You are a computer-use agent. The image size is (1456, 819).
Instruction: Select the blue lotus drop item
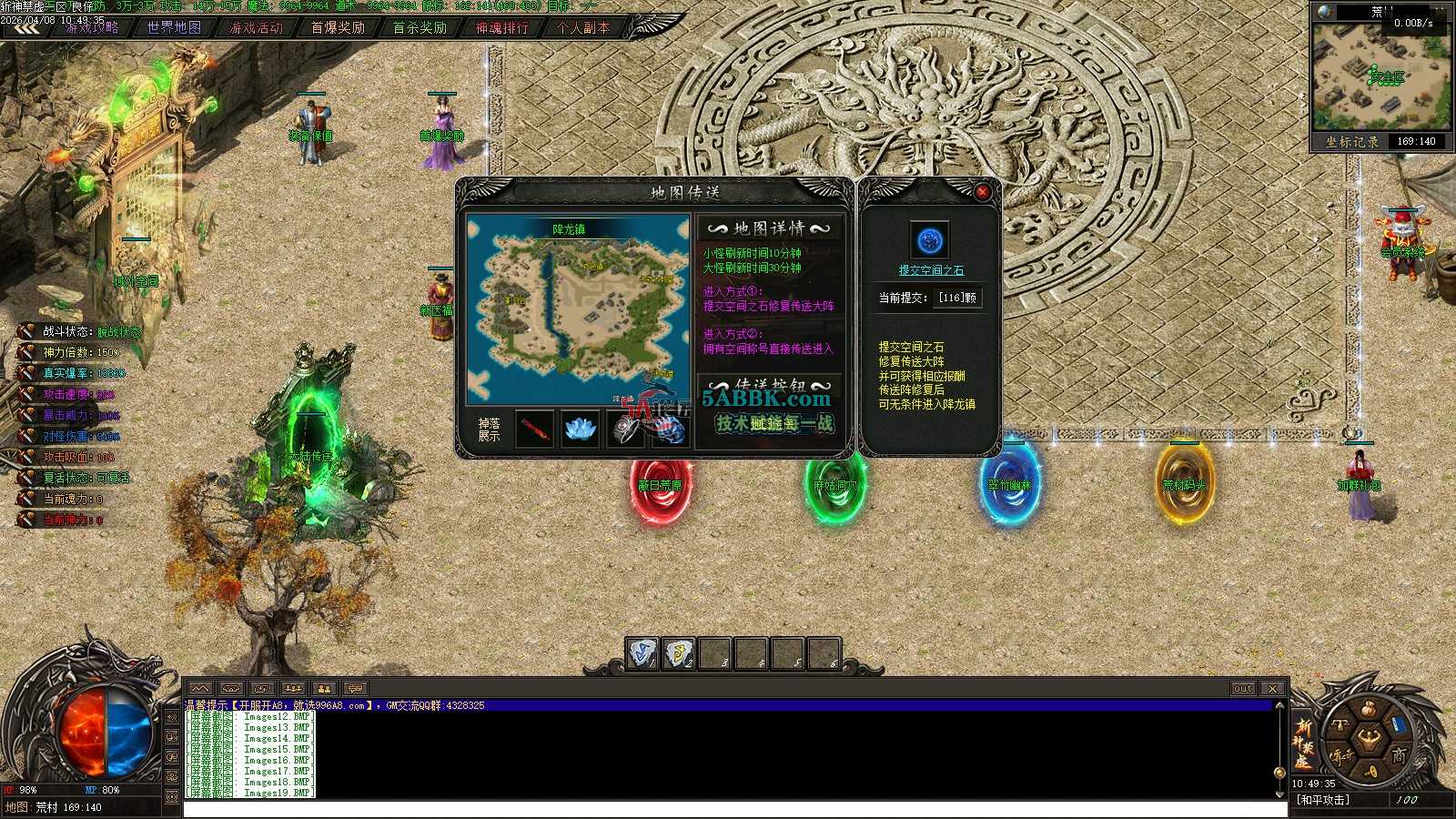580,430
